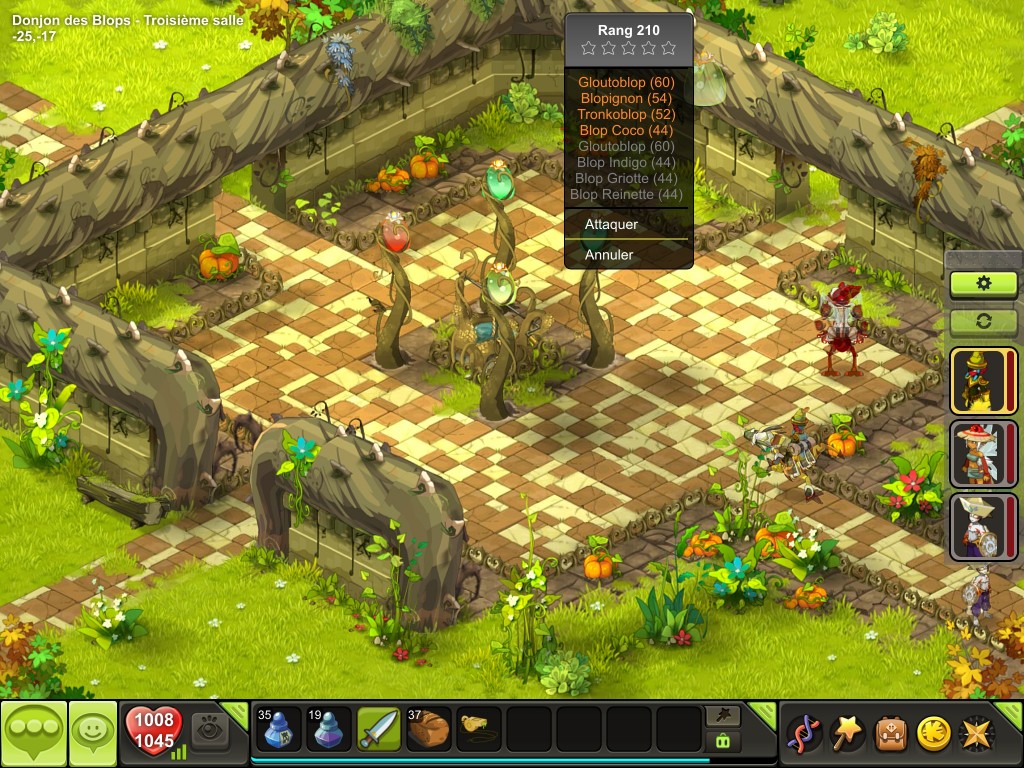1024x768 pixels.
Task: Open the backpack inventory icon
Action: click(x=891, y=734)
